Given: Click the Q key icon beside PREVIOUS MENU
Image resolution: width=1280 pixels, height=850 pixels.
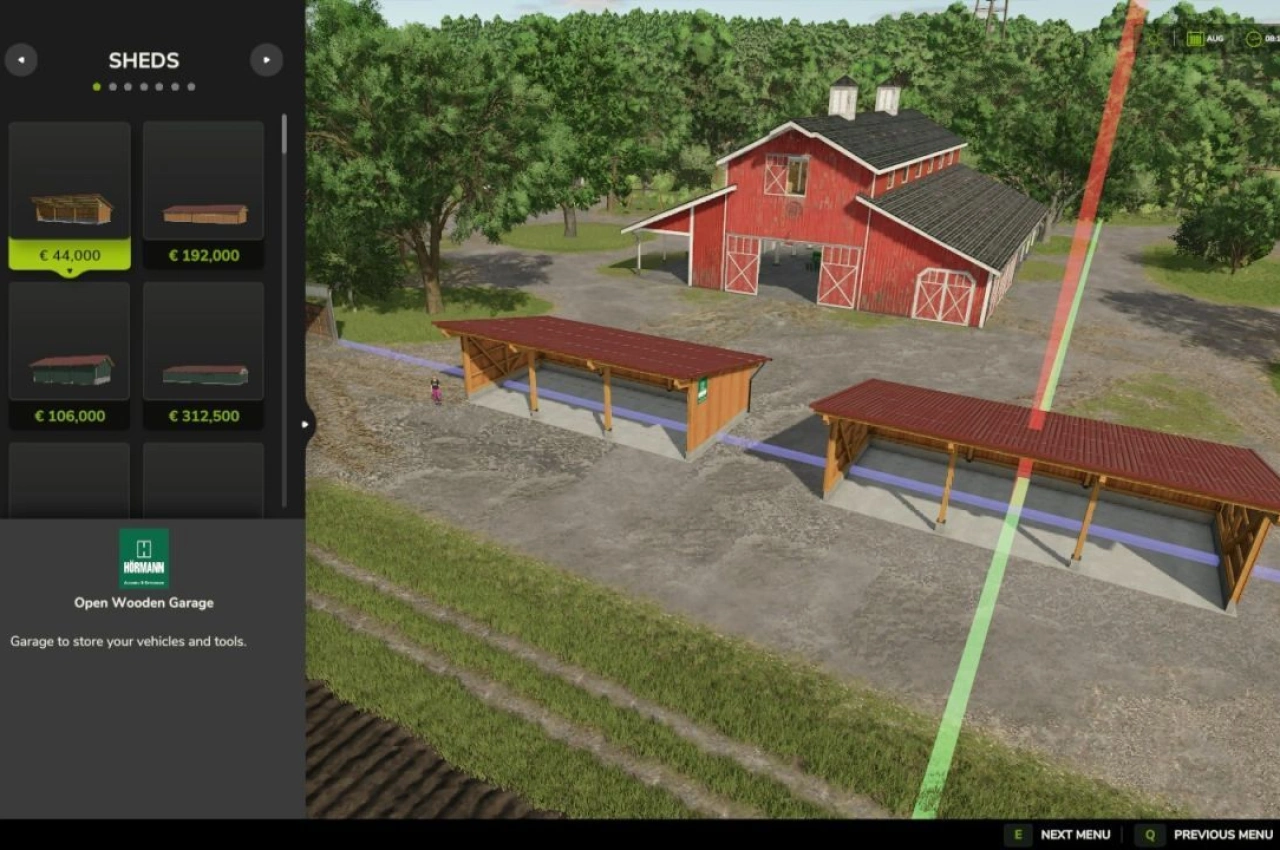Looking at the screenshot, I should pyautogui.click(x=1149, y=834).
